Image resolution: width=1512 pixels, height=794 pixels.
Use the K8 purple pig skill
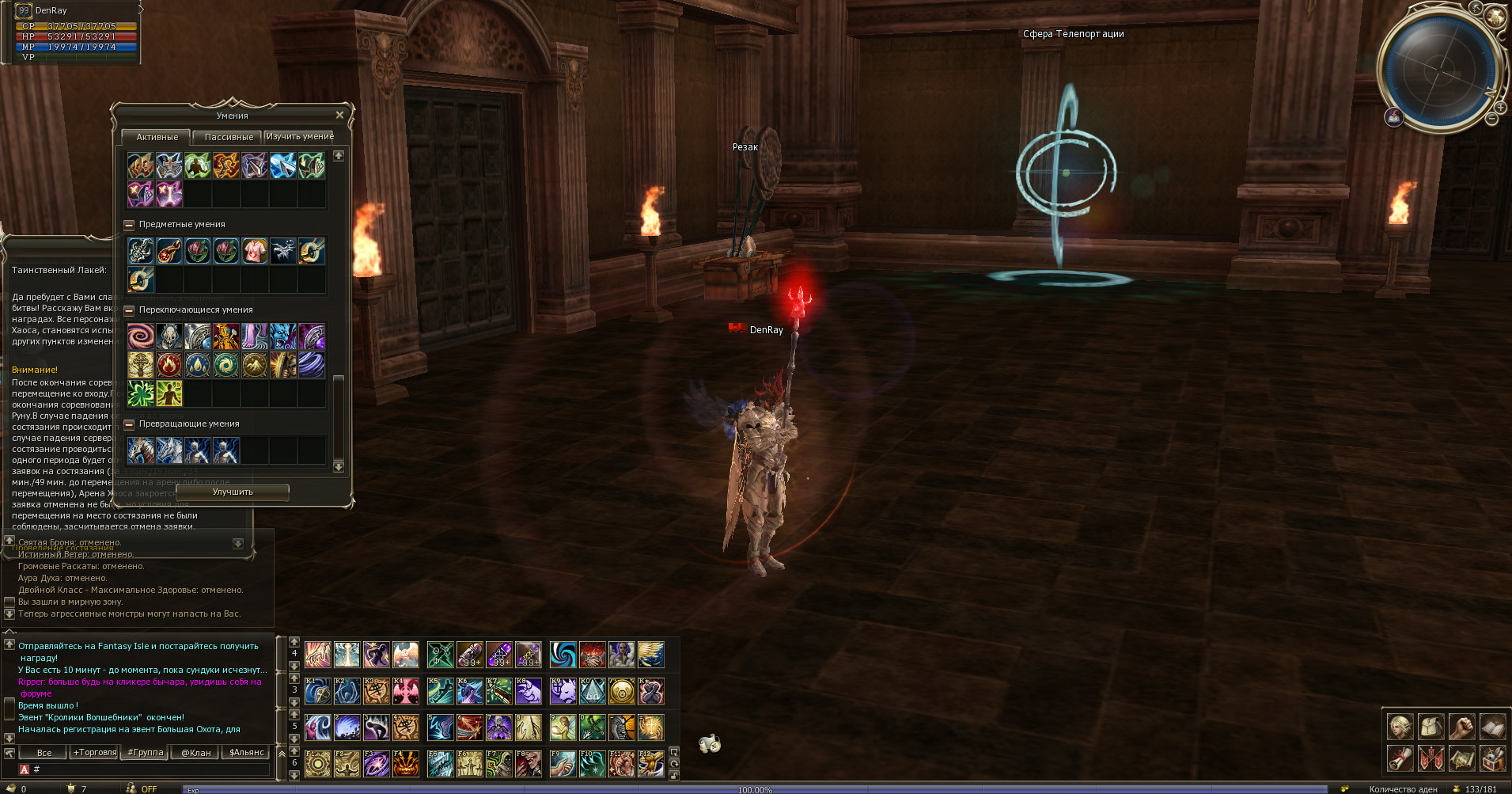[x=529, y=692]
